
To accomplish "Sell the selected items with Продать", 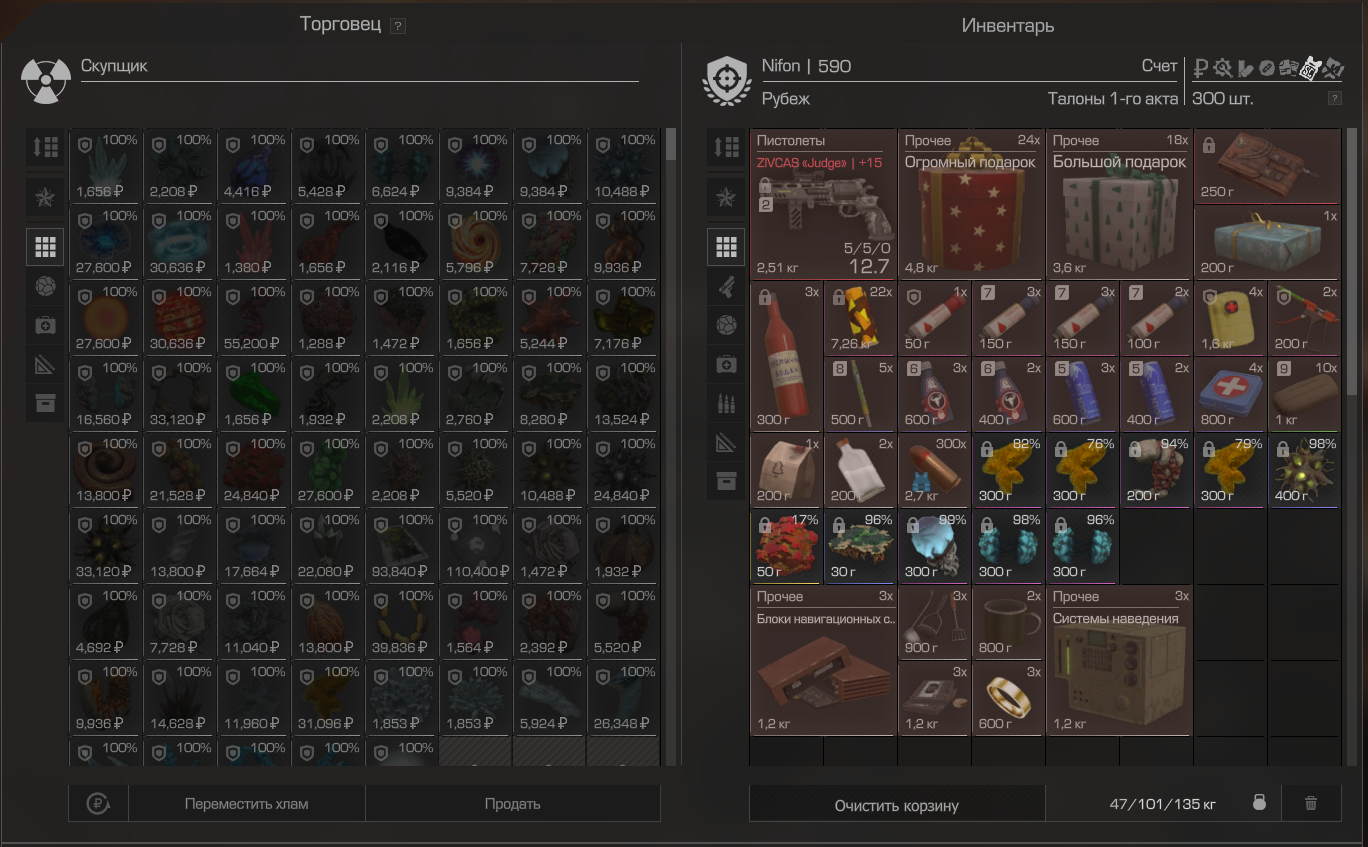I will point(512,804).
